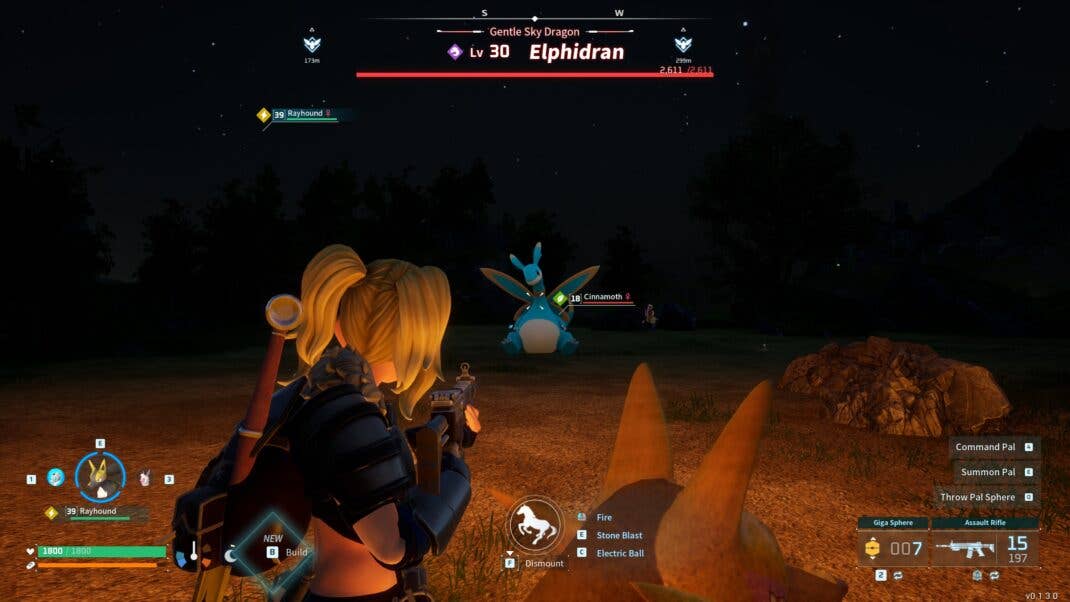Screen dimensions: 1070x602
Task: Choose the Command Pal action
Action: pos(985,447)
